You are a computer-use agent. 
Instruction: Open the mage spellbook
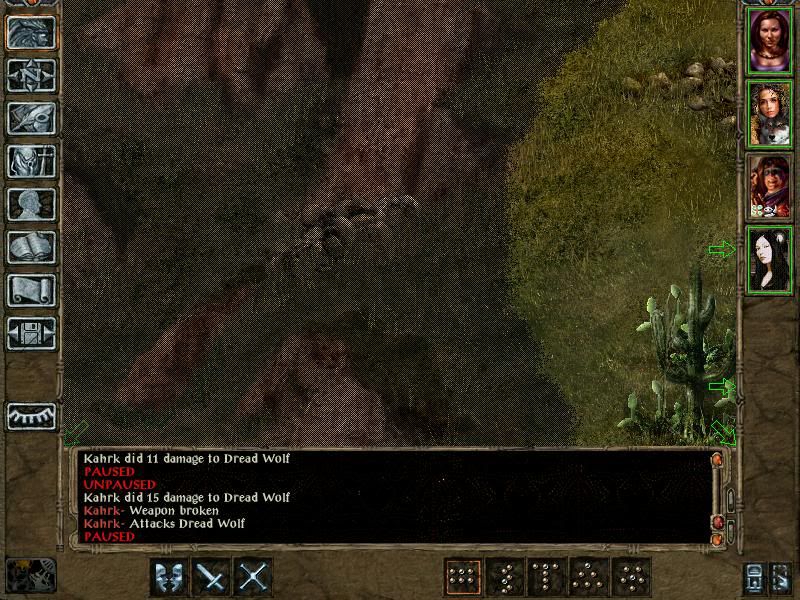coord(31,247)
